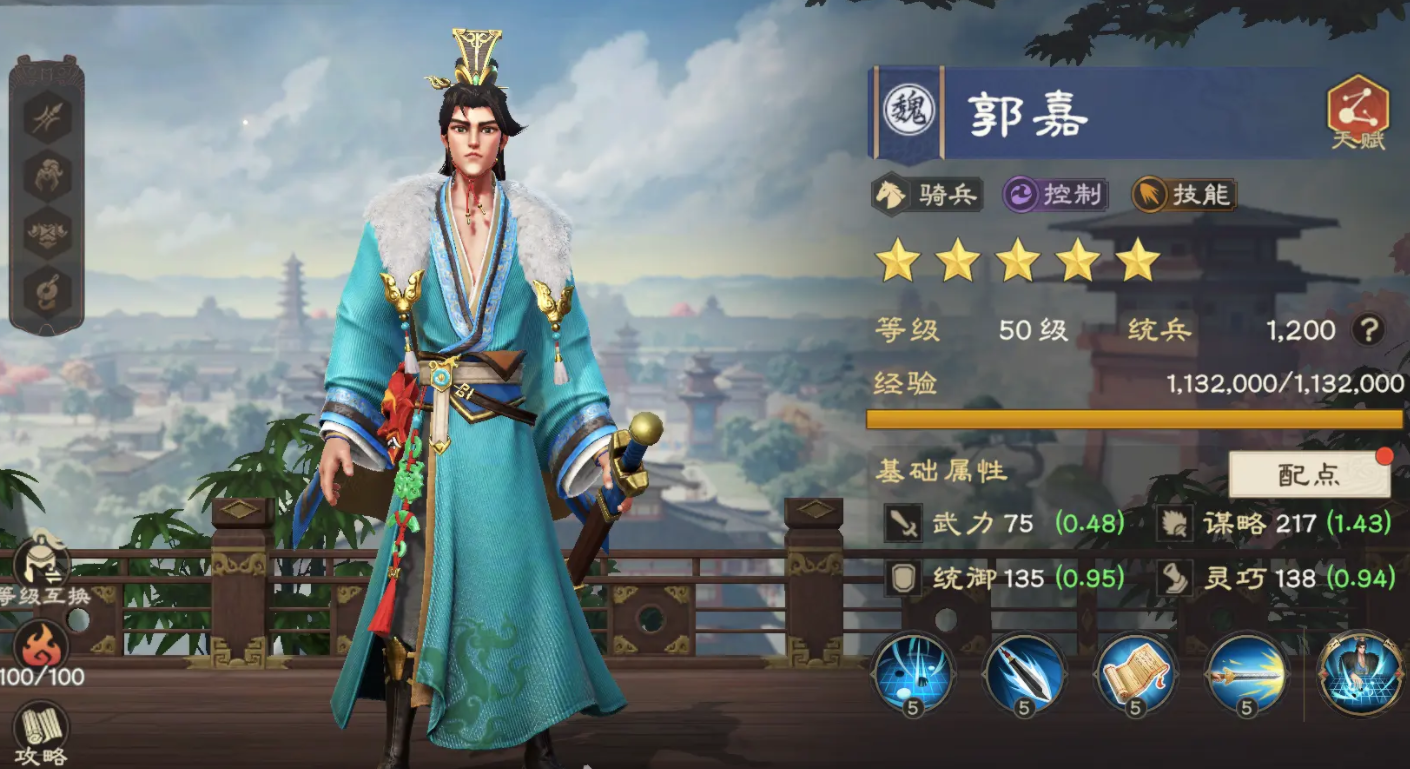Select the 骑兵 cavalry type tag
The height and width of the screenshot is (769, 1410).
(927, 195)
